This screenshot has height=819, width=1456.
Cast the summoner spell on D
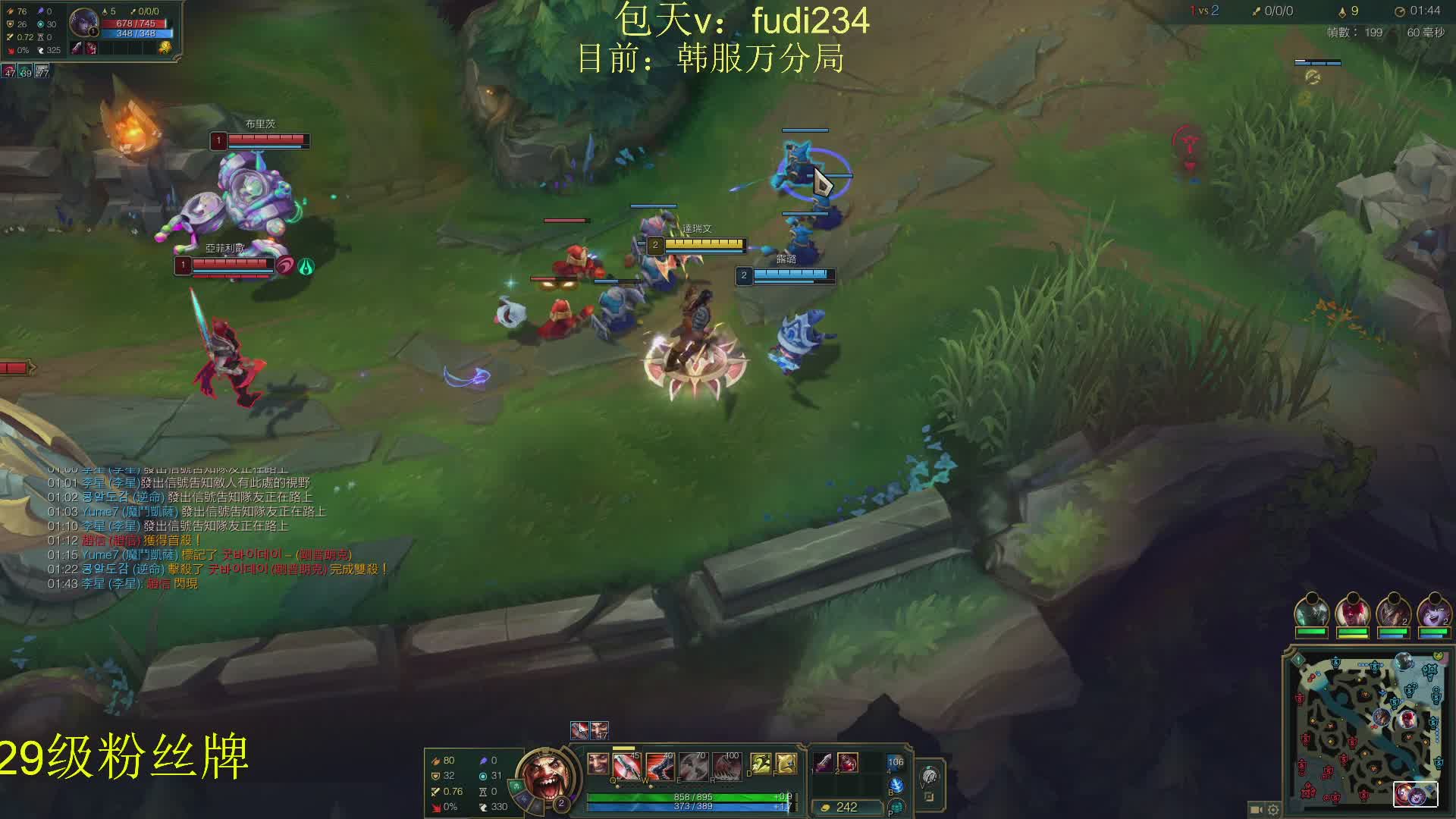point(761,763)
